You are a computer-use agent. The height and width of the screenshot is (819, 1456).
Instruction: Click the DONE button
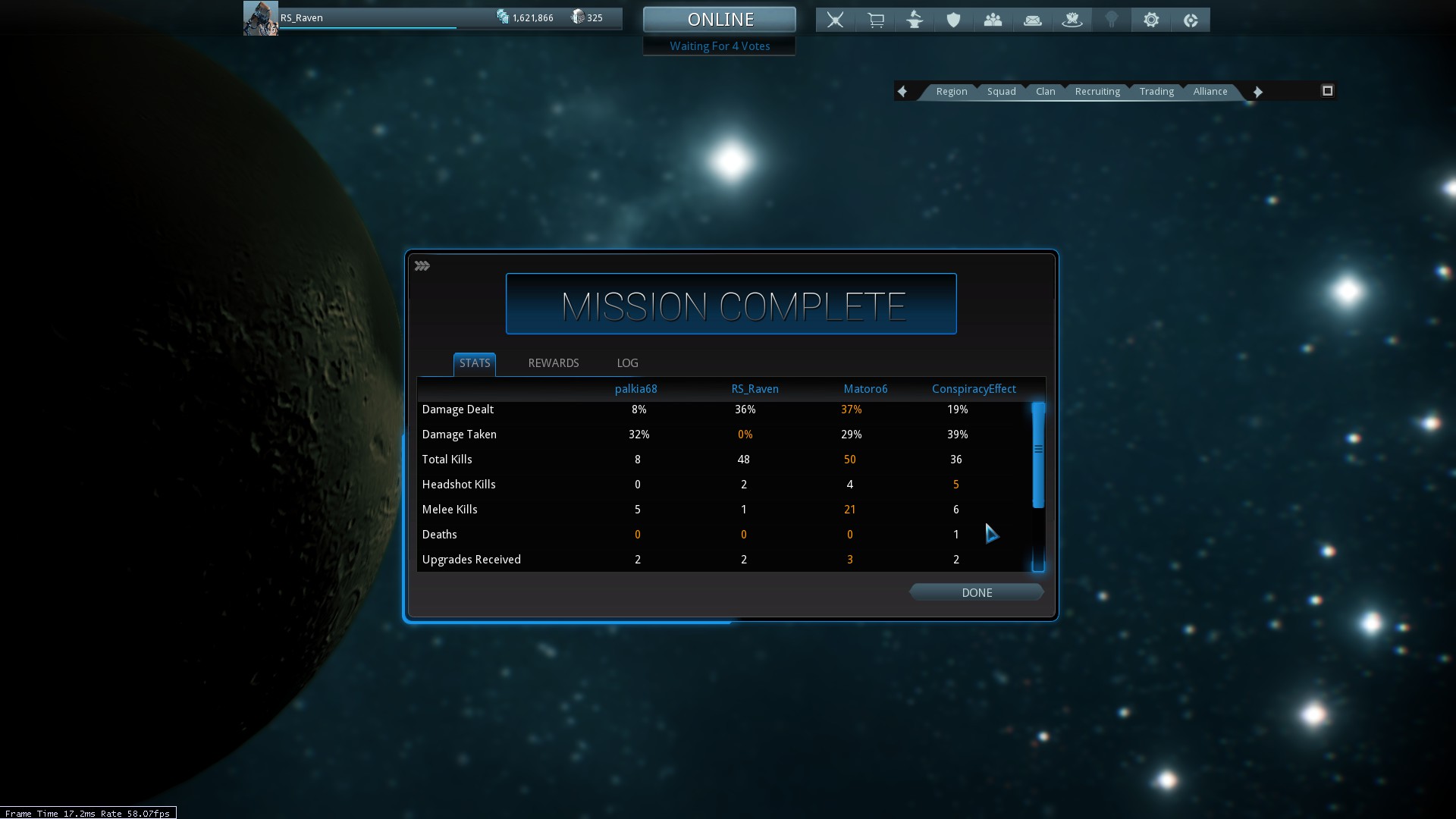coord(977,592)
